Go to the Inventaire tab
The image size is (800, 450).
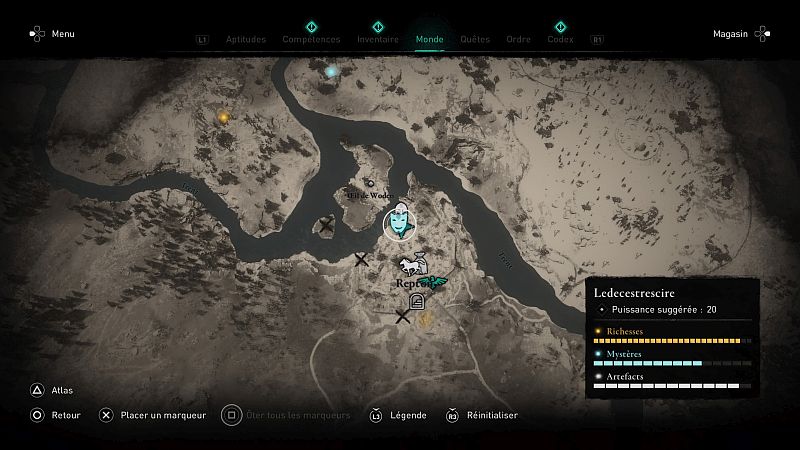tap(378, 40)
